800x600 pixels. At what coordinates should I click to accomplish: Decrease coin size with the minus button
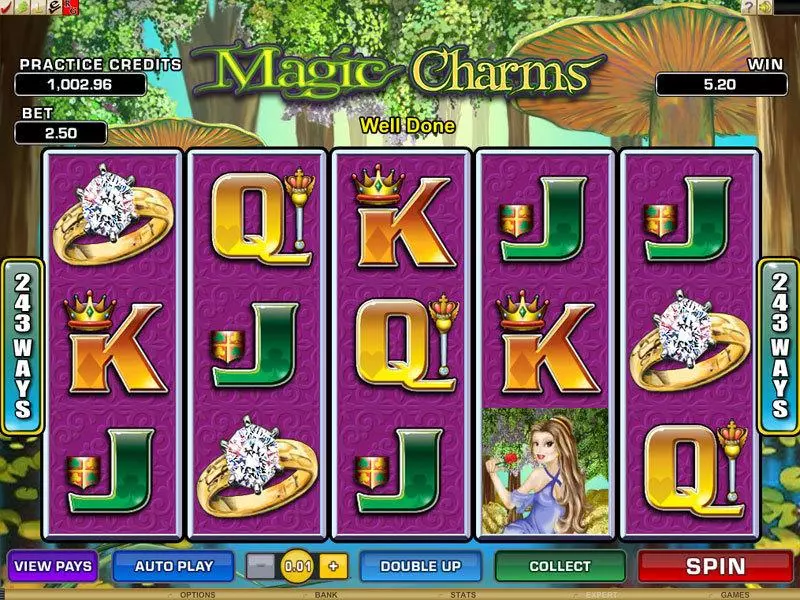tap(259, 566)
